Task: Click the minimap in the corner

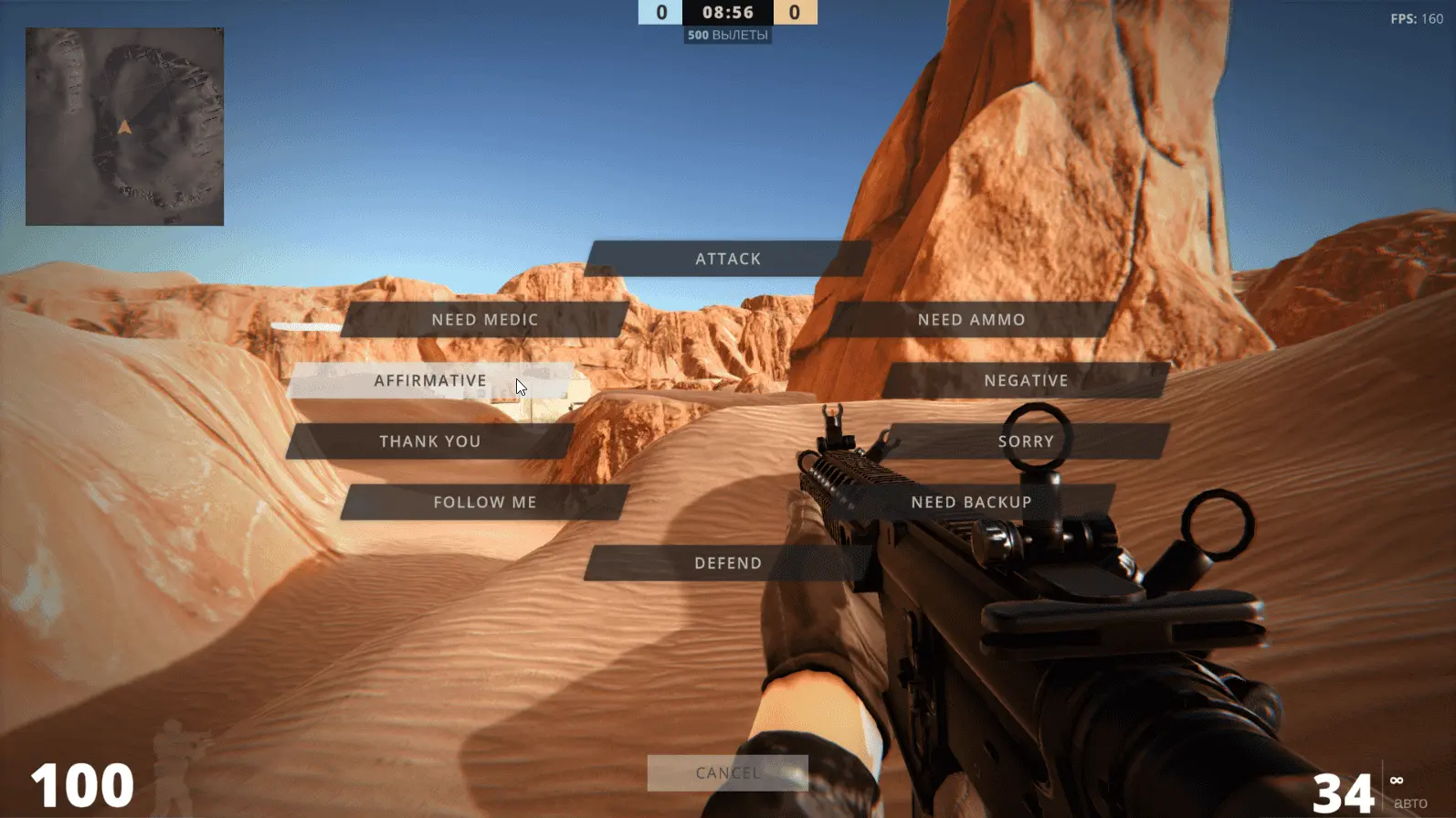Action: click(124, 126)
